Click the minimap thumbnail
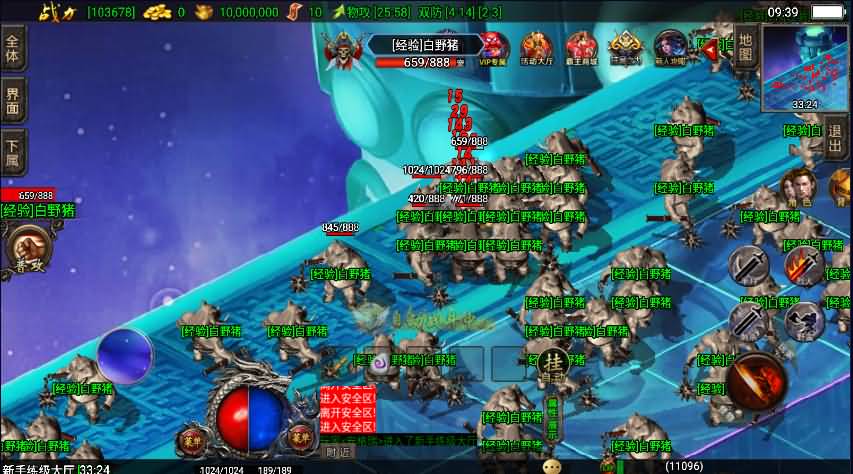This screenshot has width=853, height=474. pos(804,67)
